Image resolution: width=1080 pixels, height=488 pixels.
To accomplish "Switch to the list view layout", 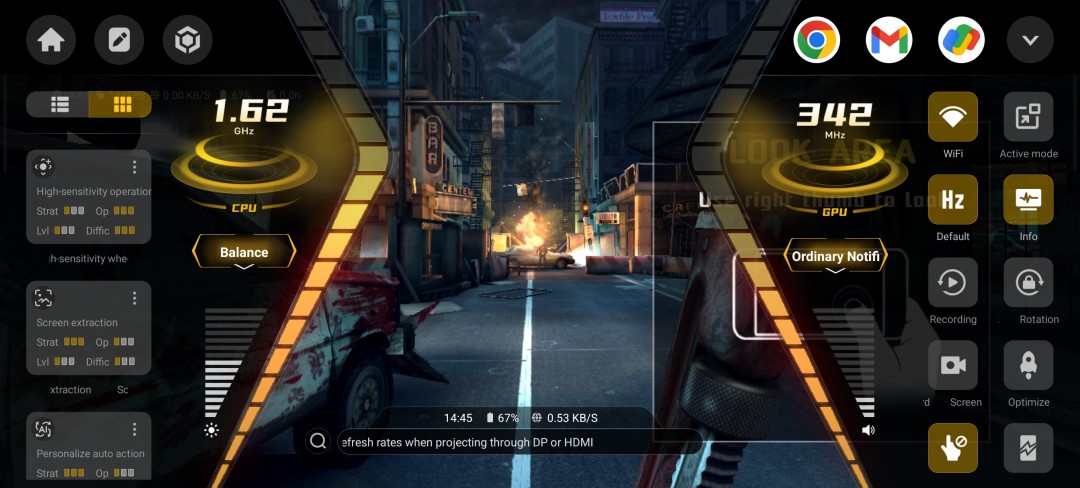I will click(60, 104).
